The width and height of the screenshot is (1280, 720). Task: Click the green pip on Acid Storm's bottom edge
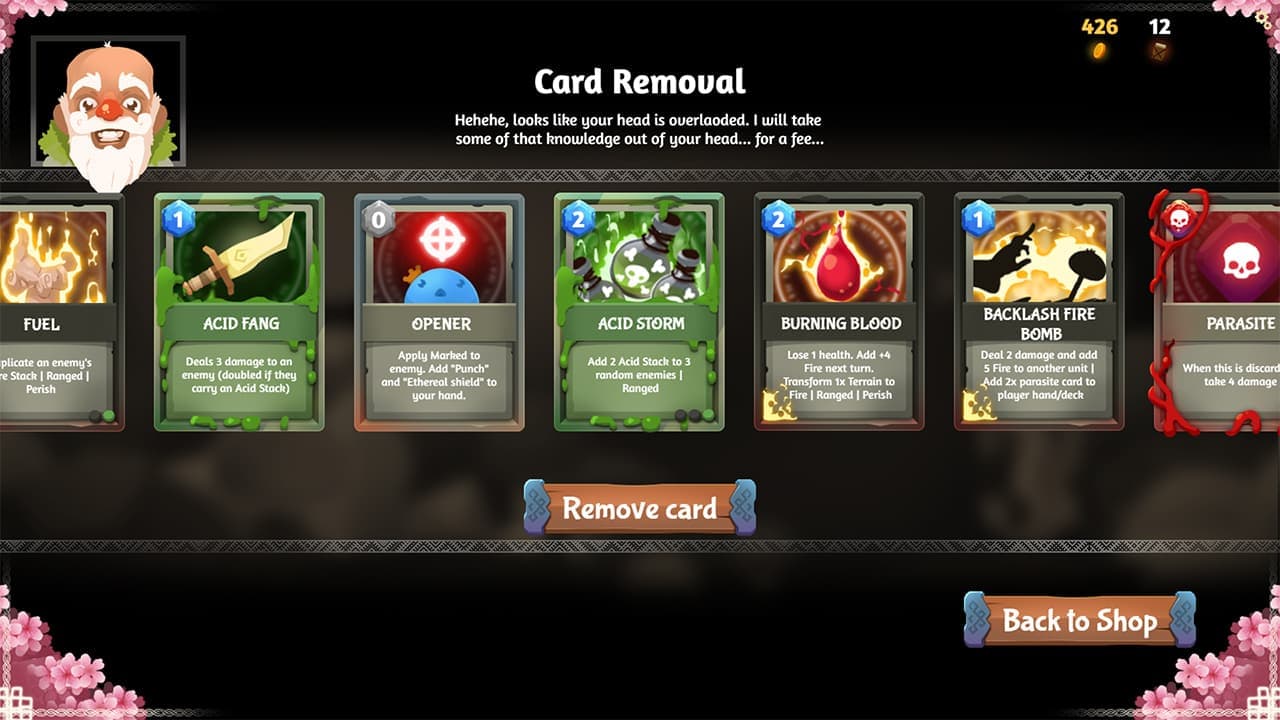click(708, 413)
